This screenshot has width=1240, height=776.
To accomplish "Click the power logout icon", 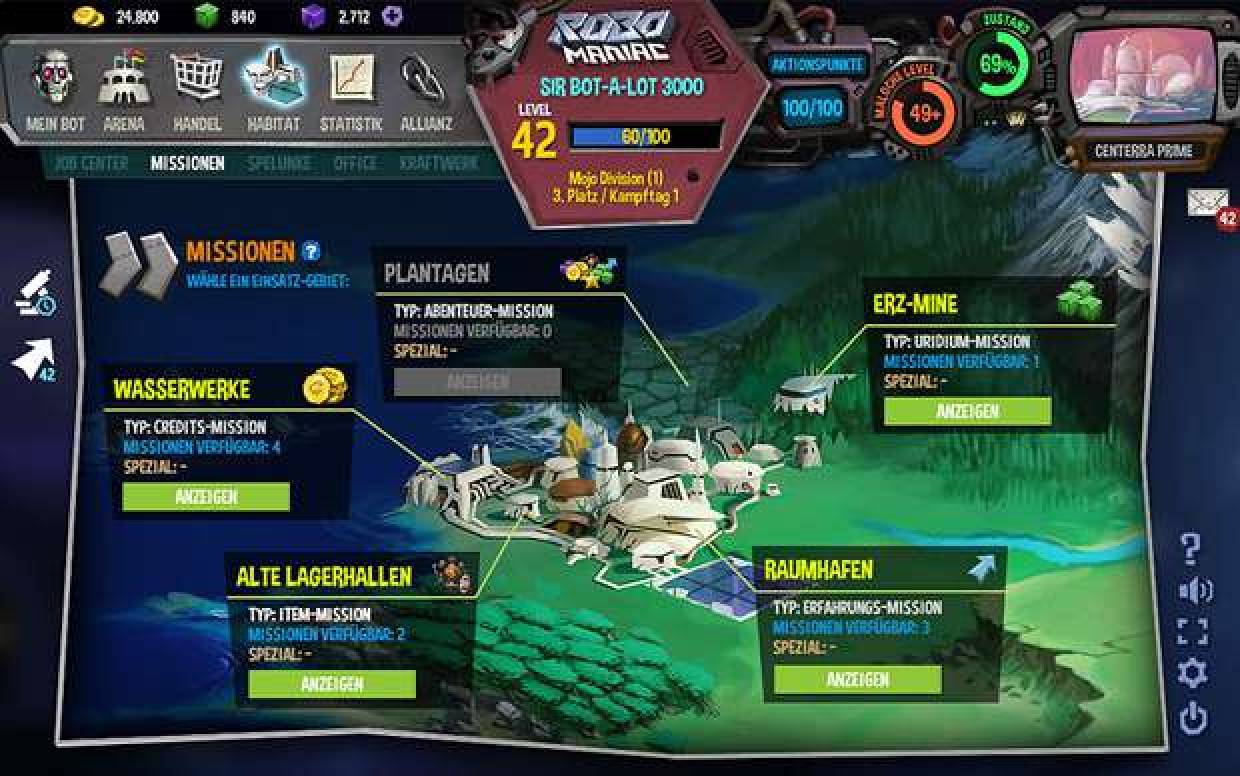I will point(1193,717).
